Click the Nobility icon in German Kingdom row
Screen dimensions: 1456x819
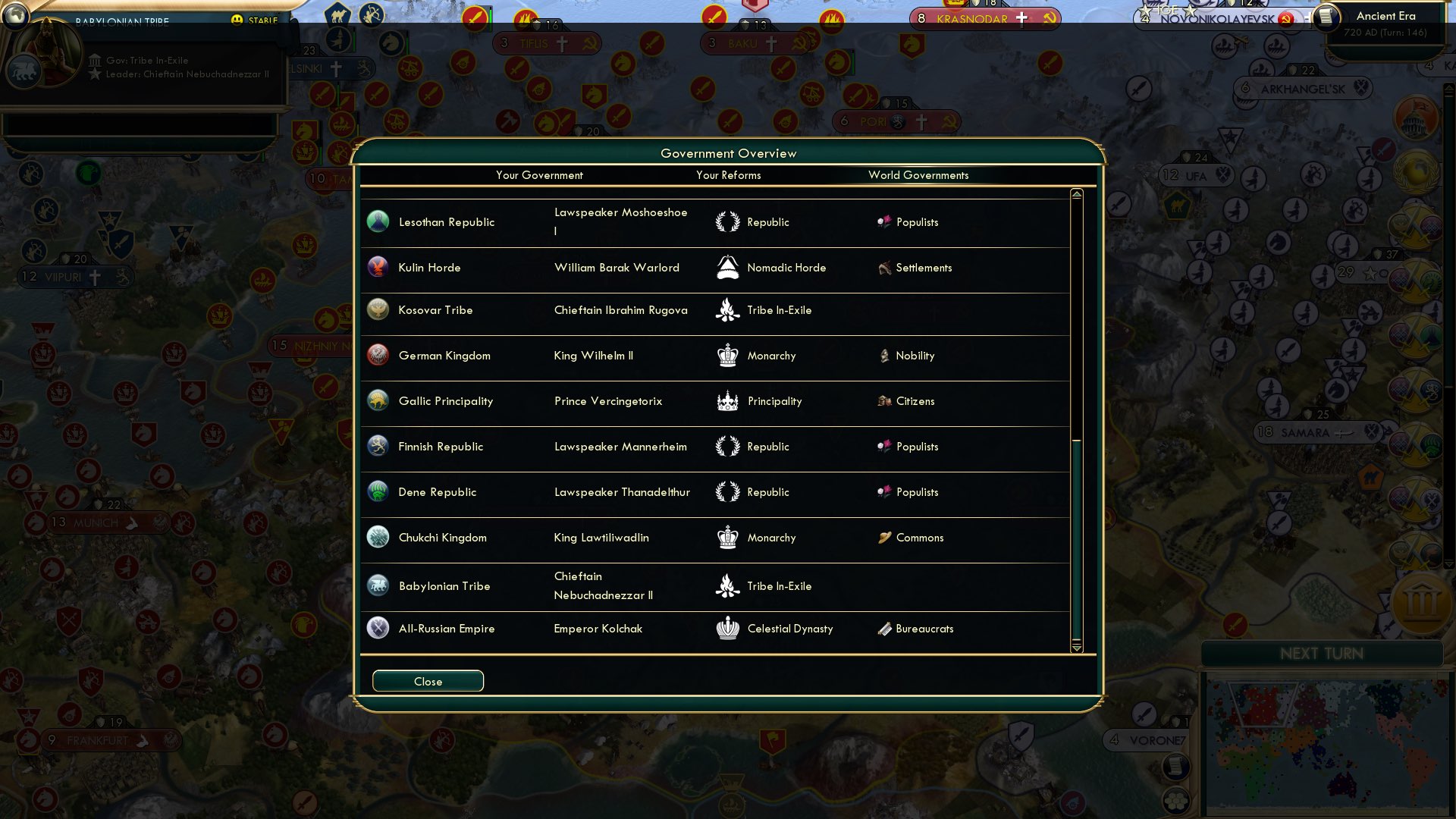tap(884, 355)
